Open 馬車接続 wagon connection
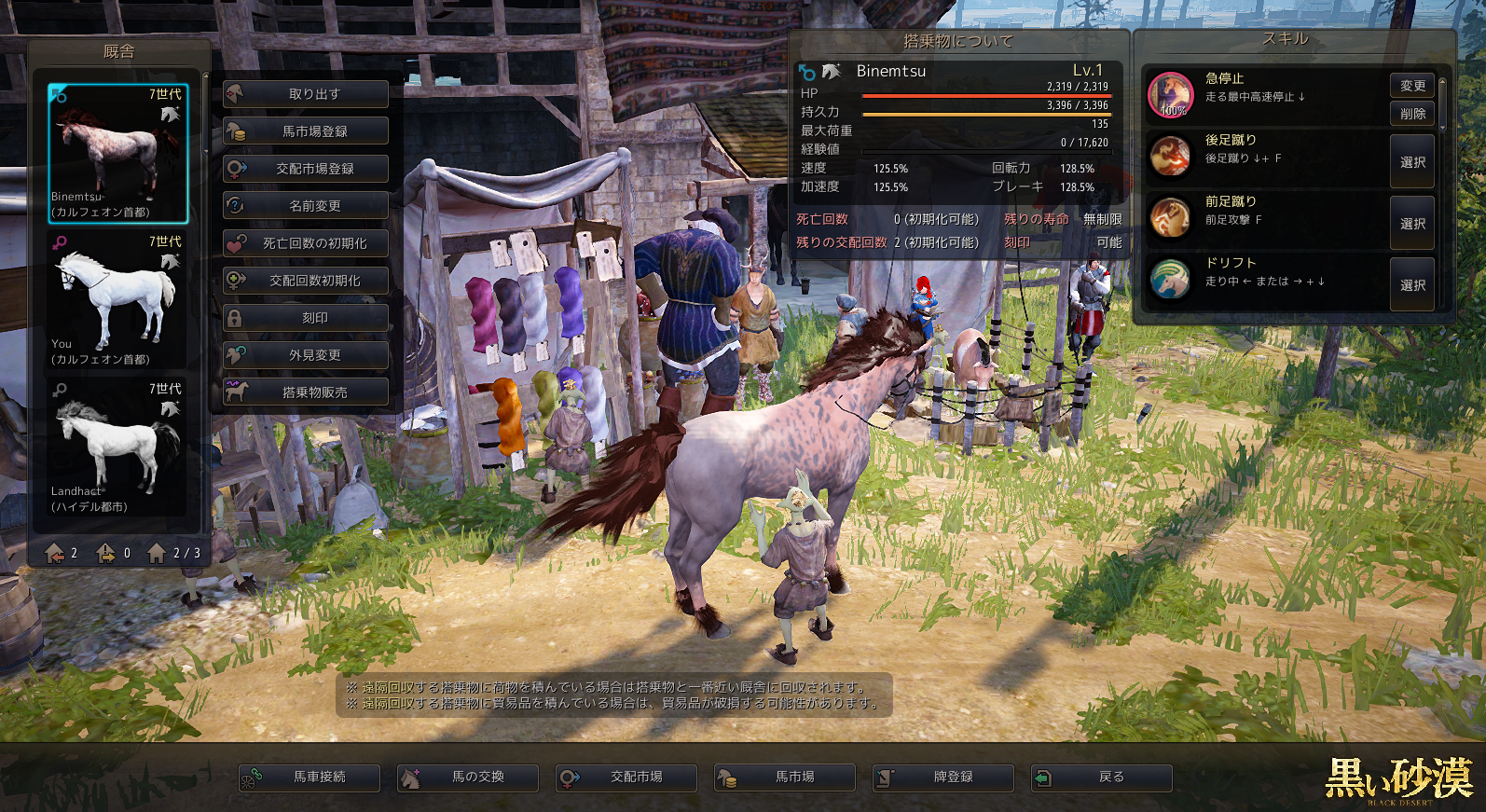Screen dimensions: 1486x812 tap(310, 778)
